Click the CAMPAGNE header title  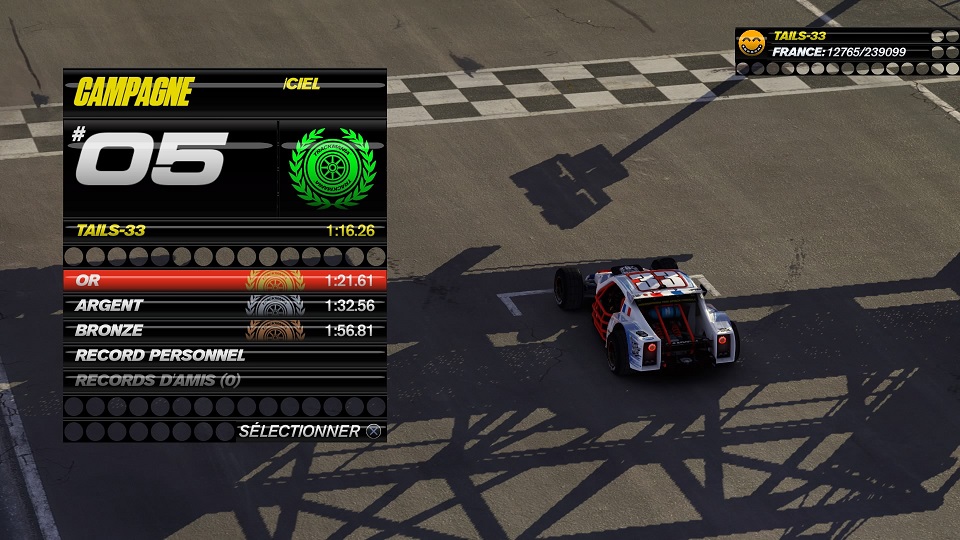[x=133, y=92]
